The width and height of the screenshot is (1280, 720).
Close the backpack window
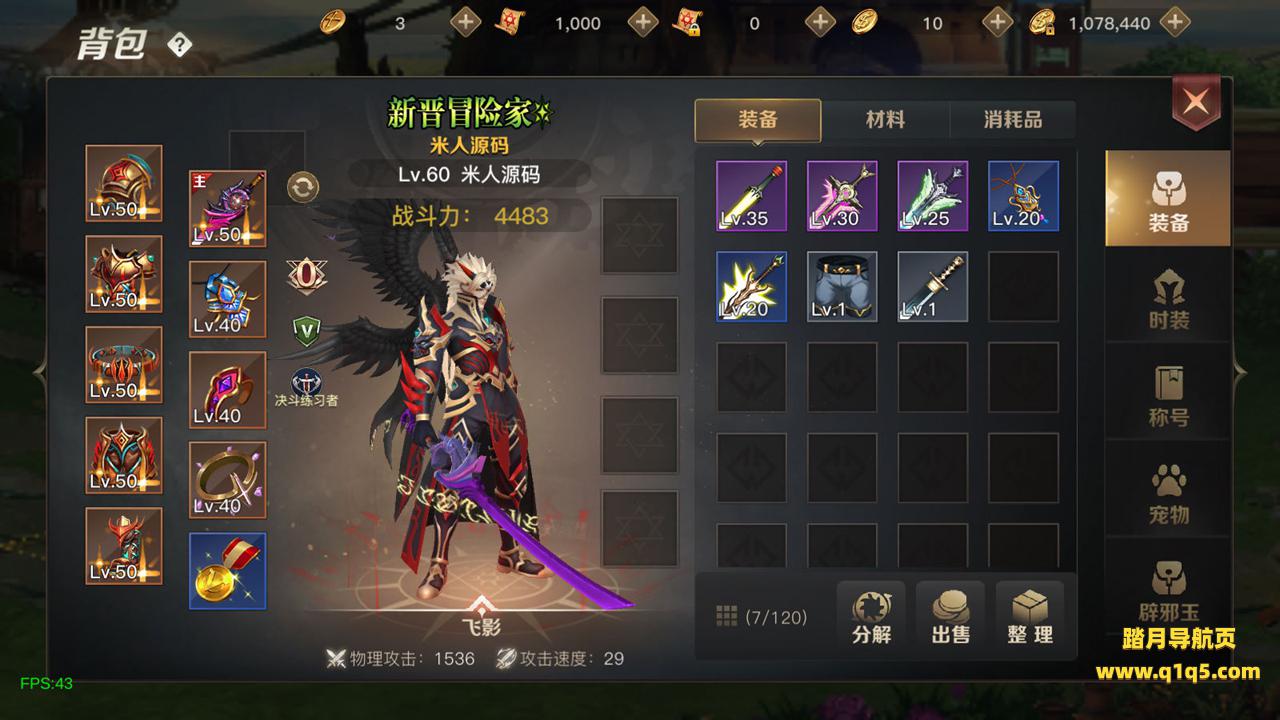pyautogui.click(x=1196, y=100)
